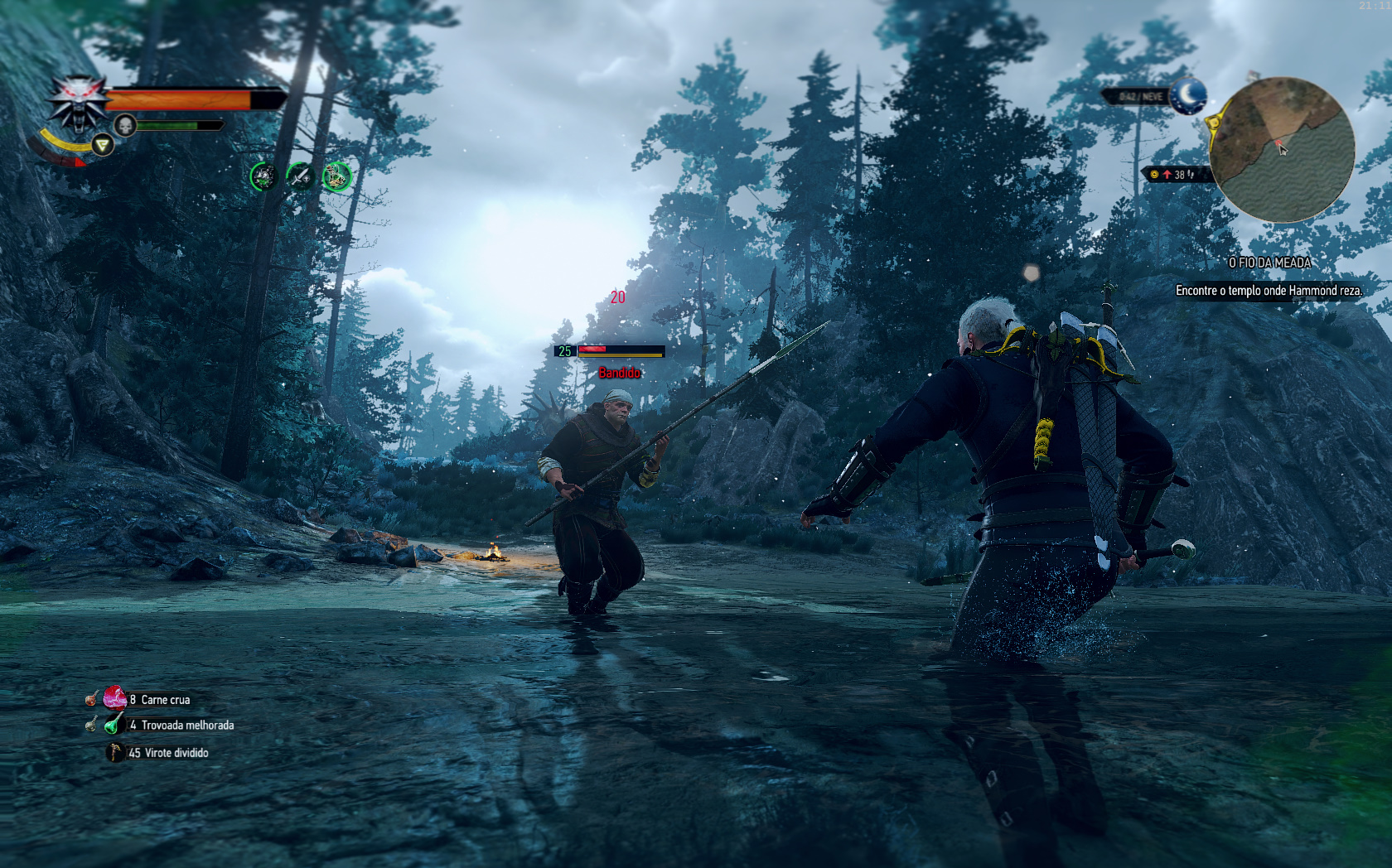Image resolution: width=1392 pixels, height=868 pixels.
Task: Click the skull toxicity icon
Action: pyautogui.click(x=124, y=126)
